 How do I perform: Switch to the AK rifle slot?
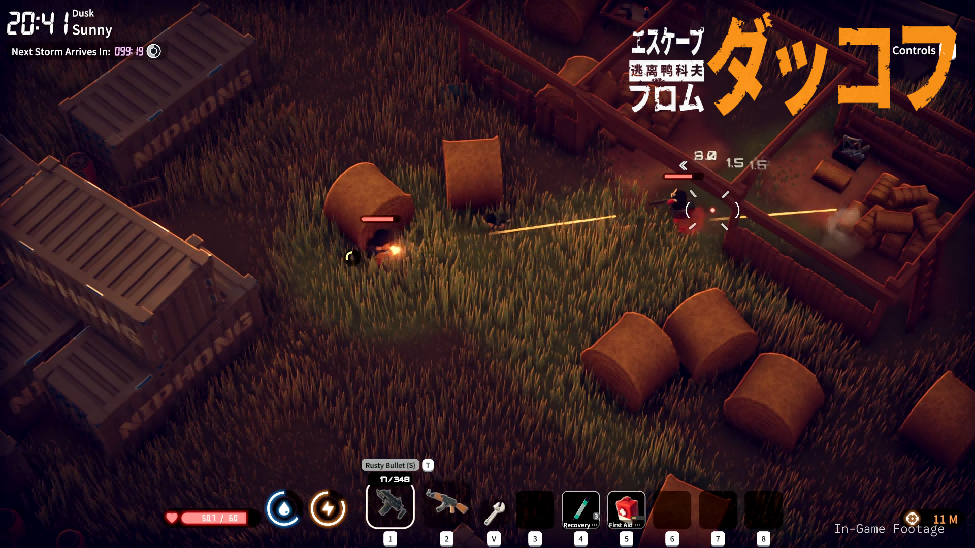[x=446, y=506]
